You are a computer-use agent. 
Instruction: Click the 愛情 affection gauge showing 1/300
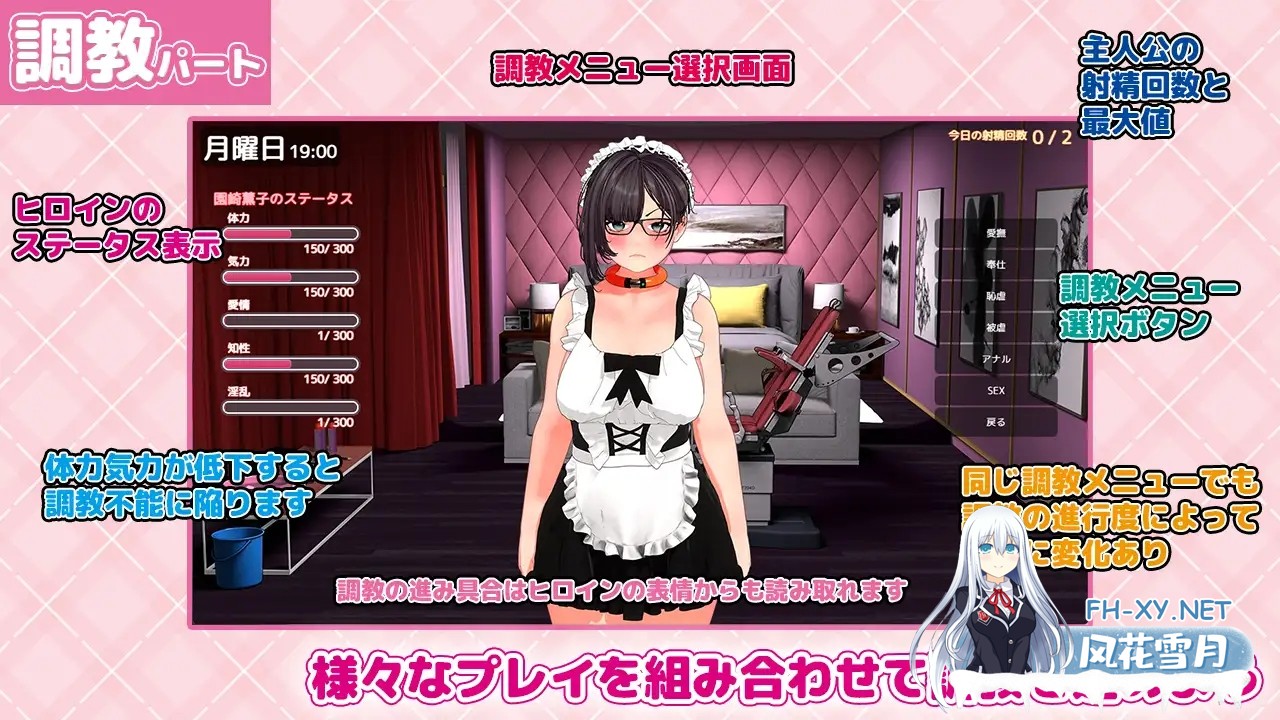click(x=290, y=318)
